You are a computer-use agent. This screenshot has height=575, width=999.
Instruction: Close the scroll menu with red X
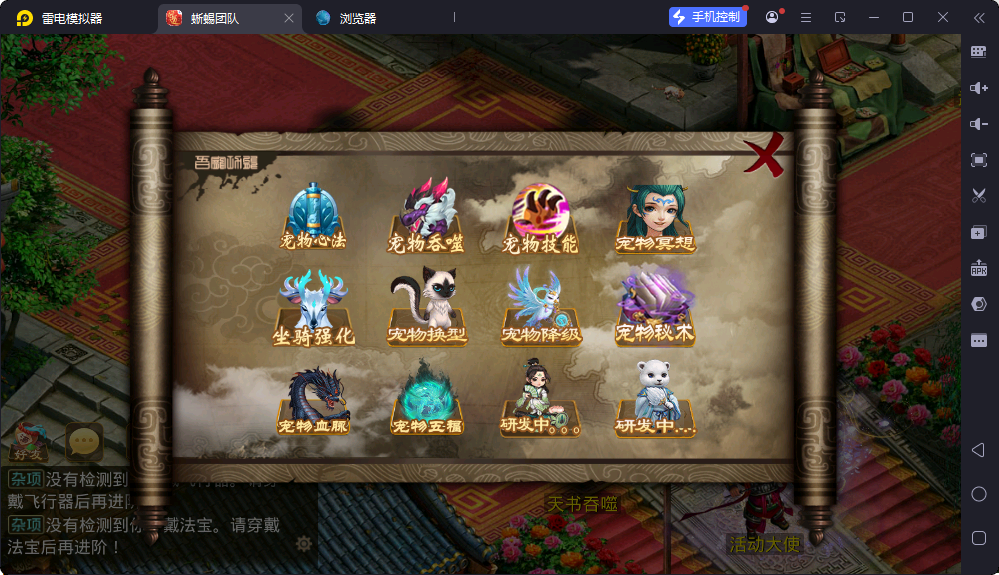point(765,157)
